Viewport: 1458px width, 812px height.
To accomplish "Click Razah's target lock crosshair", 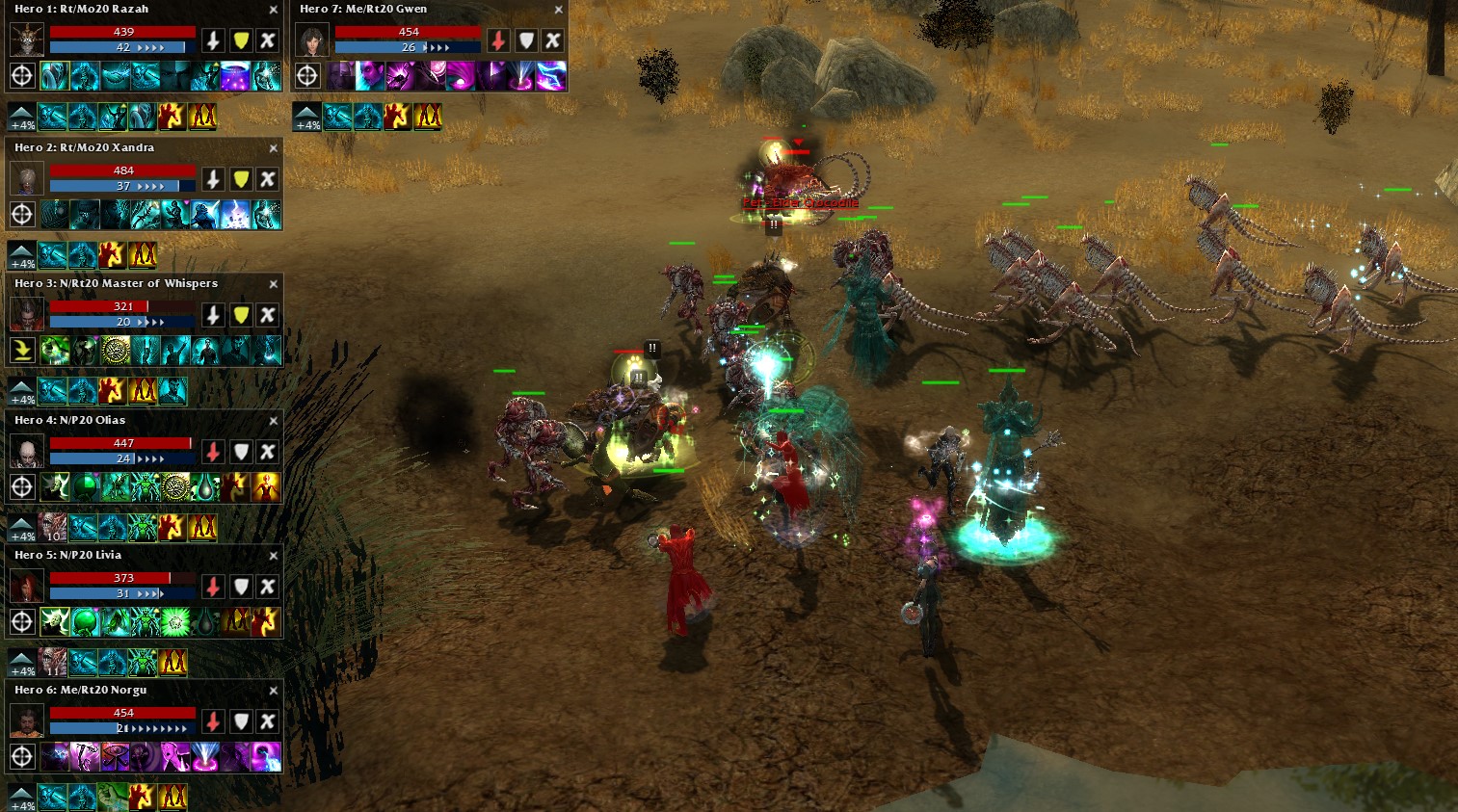I will coord(22,75).
